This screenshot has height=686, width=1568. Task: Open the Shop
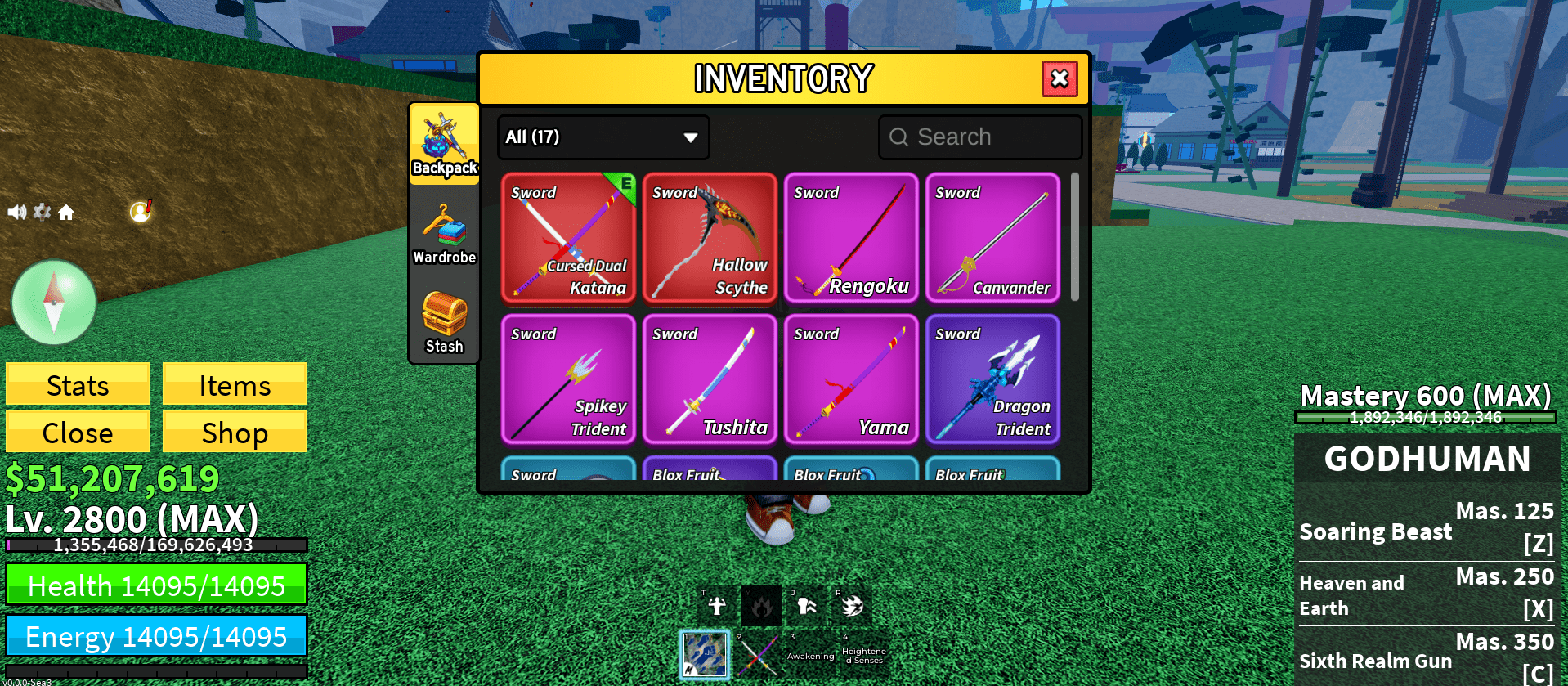pyautogui.click(x=234, y=432)
